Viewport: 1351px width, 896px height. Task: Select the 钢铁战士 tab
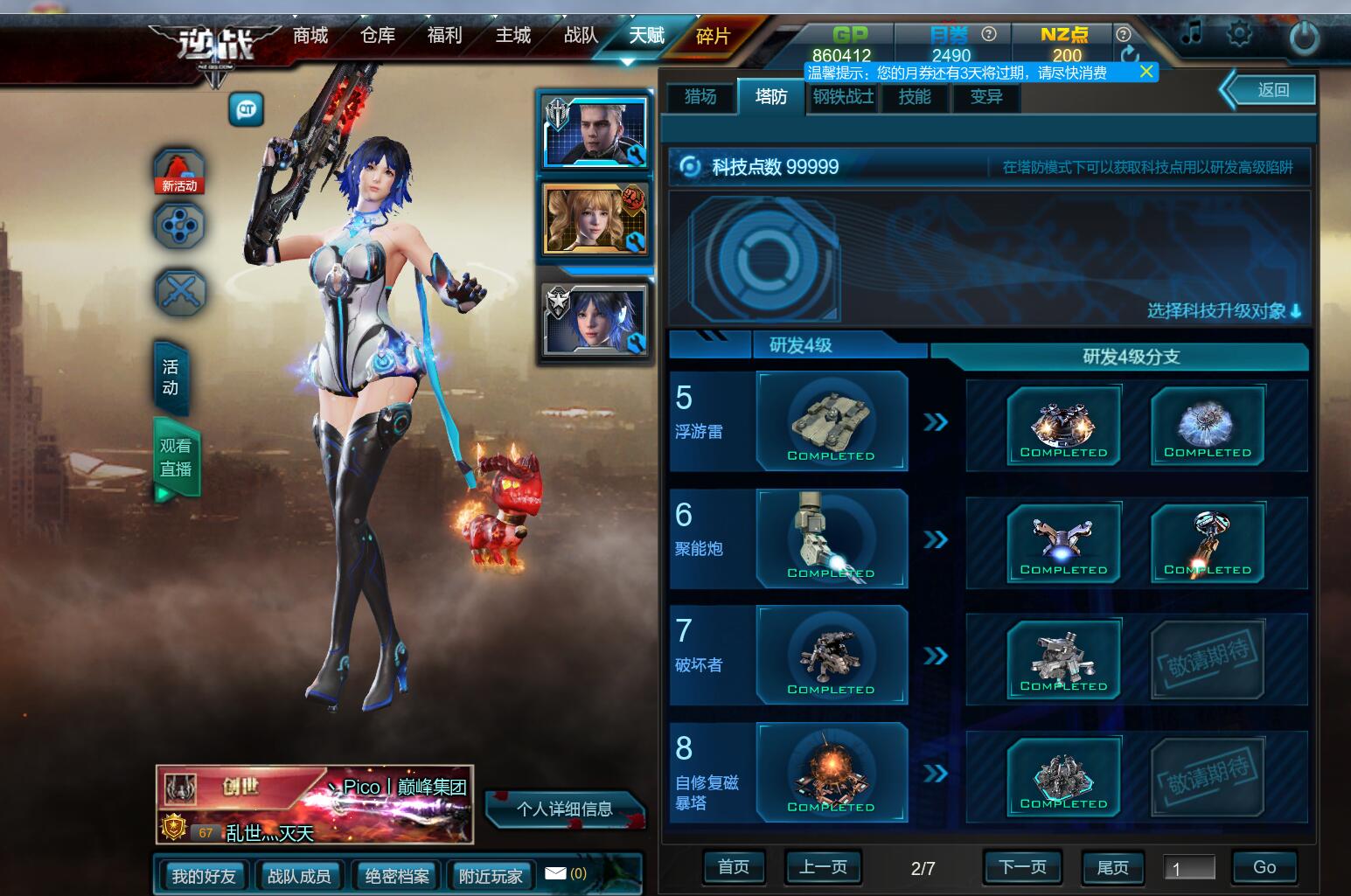[x=843, y=96]
